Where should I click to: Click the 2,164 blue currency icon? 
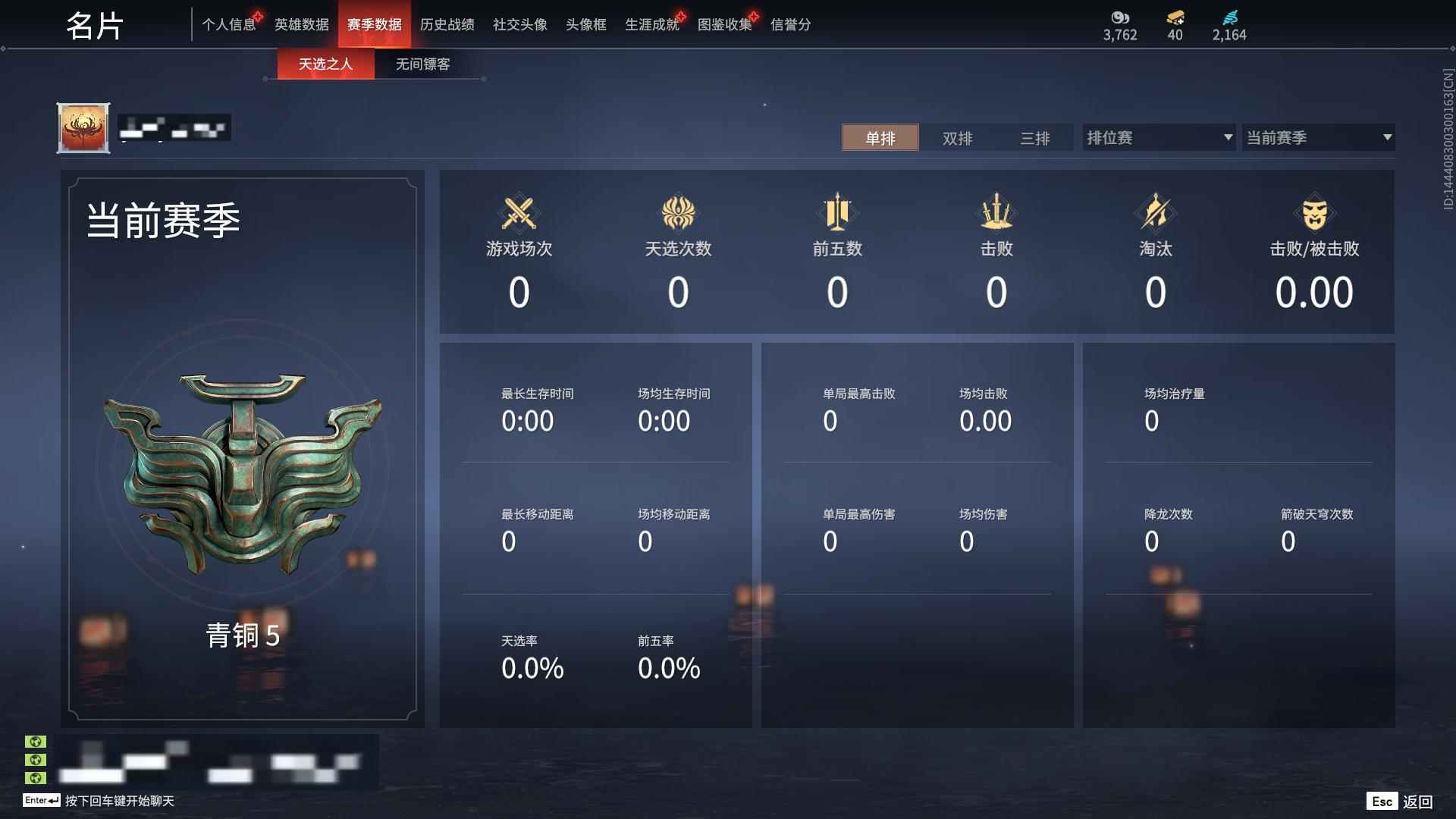1230,18
